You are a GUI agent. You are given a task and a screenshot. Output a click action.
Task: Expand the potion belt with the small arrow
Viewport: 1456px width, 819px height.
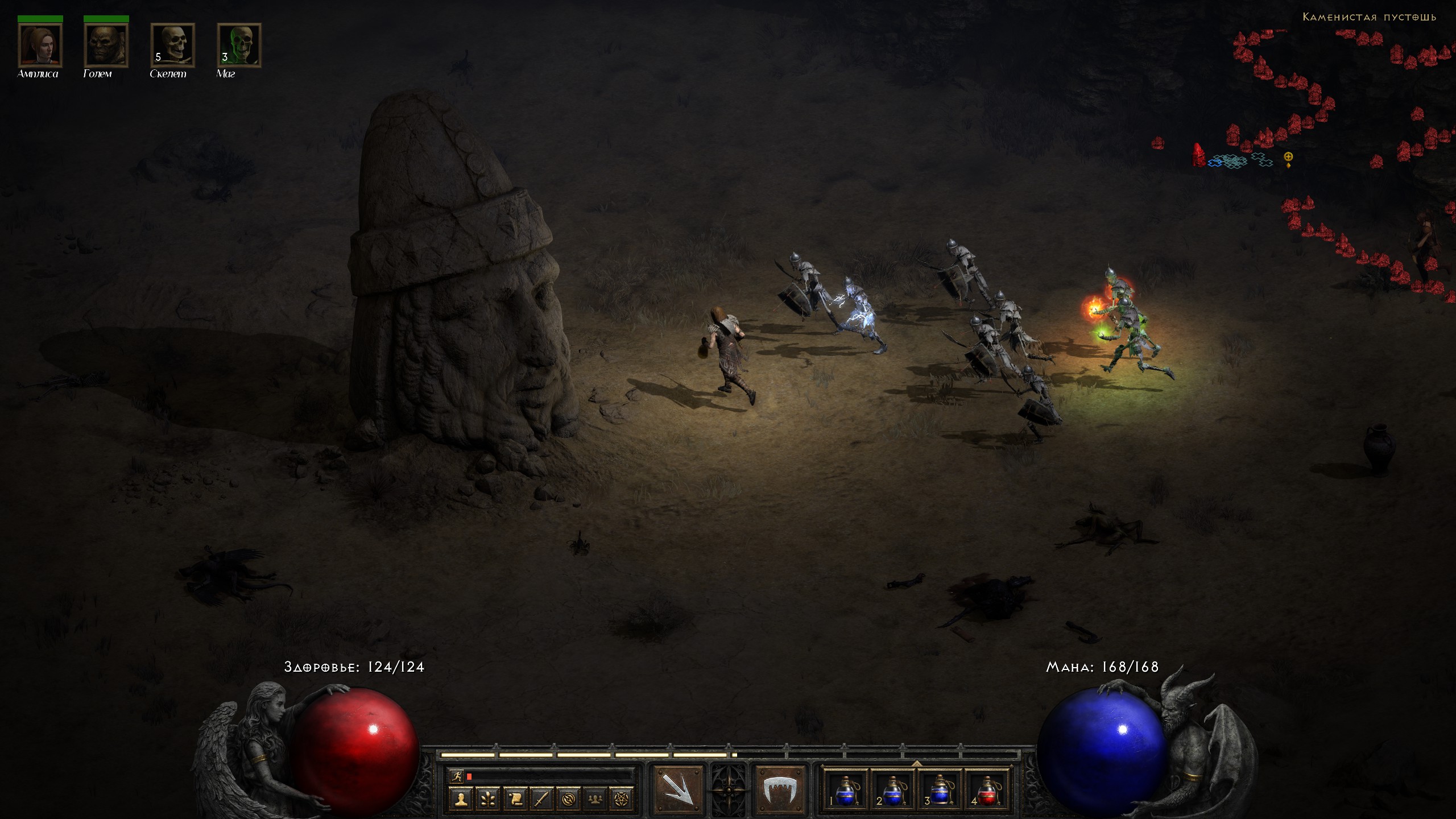pyautogui.click(x=917, y=763)
